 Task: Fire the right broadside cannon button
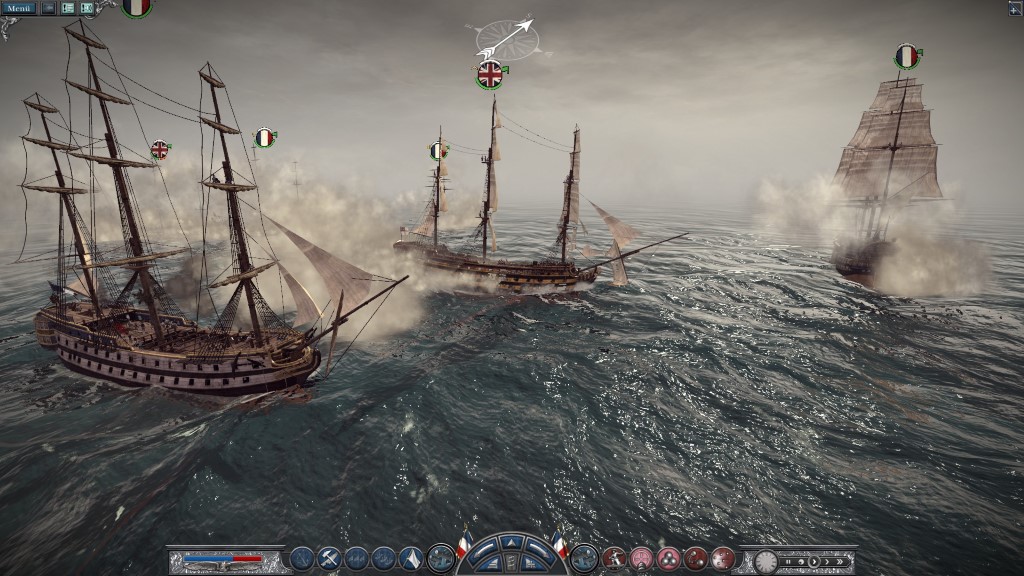point(585,558)
